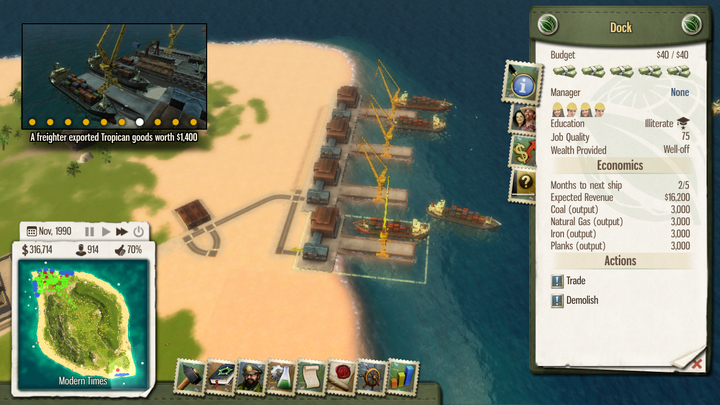Open the question mark help tab
The height and width of the screenshot is (405, 720).
click(522, 183)
